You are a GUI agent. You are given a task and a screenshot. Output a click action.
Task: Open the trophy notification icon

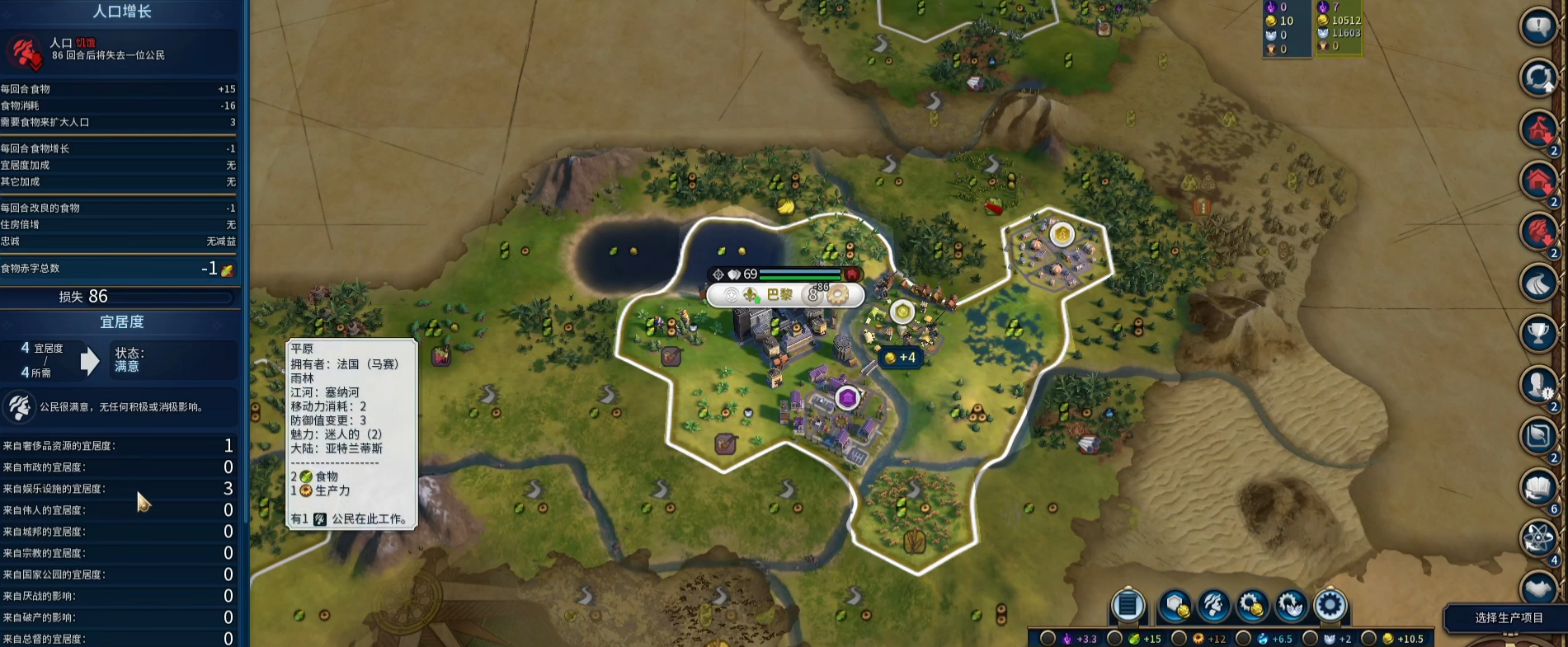tap(1538, 334)
